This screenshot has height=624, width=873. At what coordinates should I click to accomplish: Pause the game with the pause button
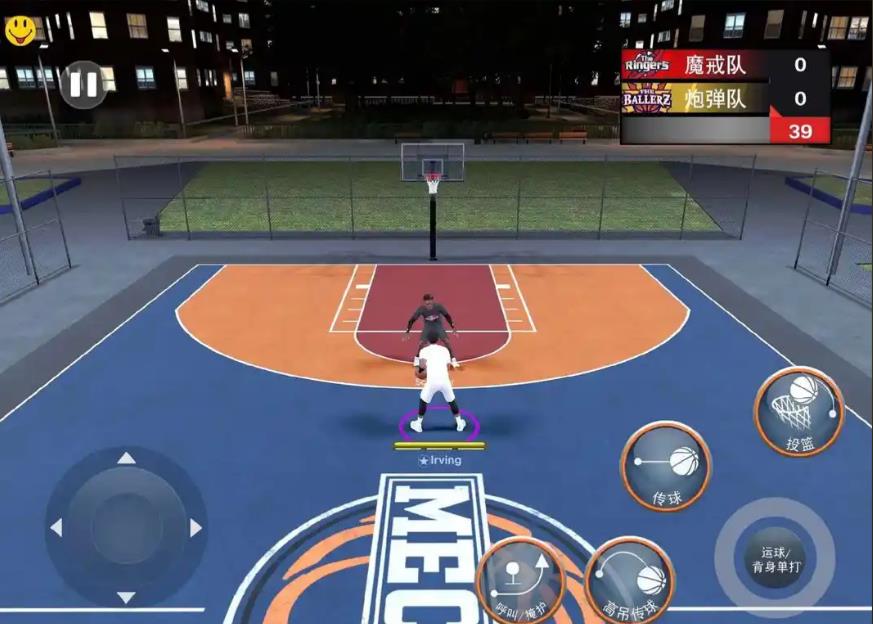(83, 85)
